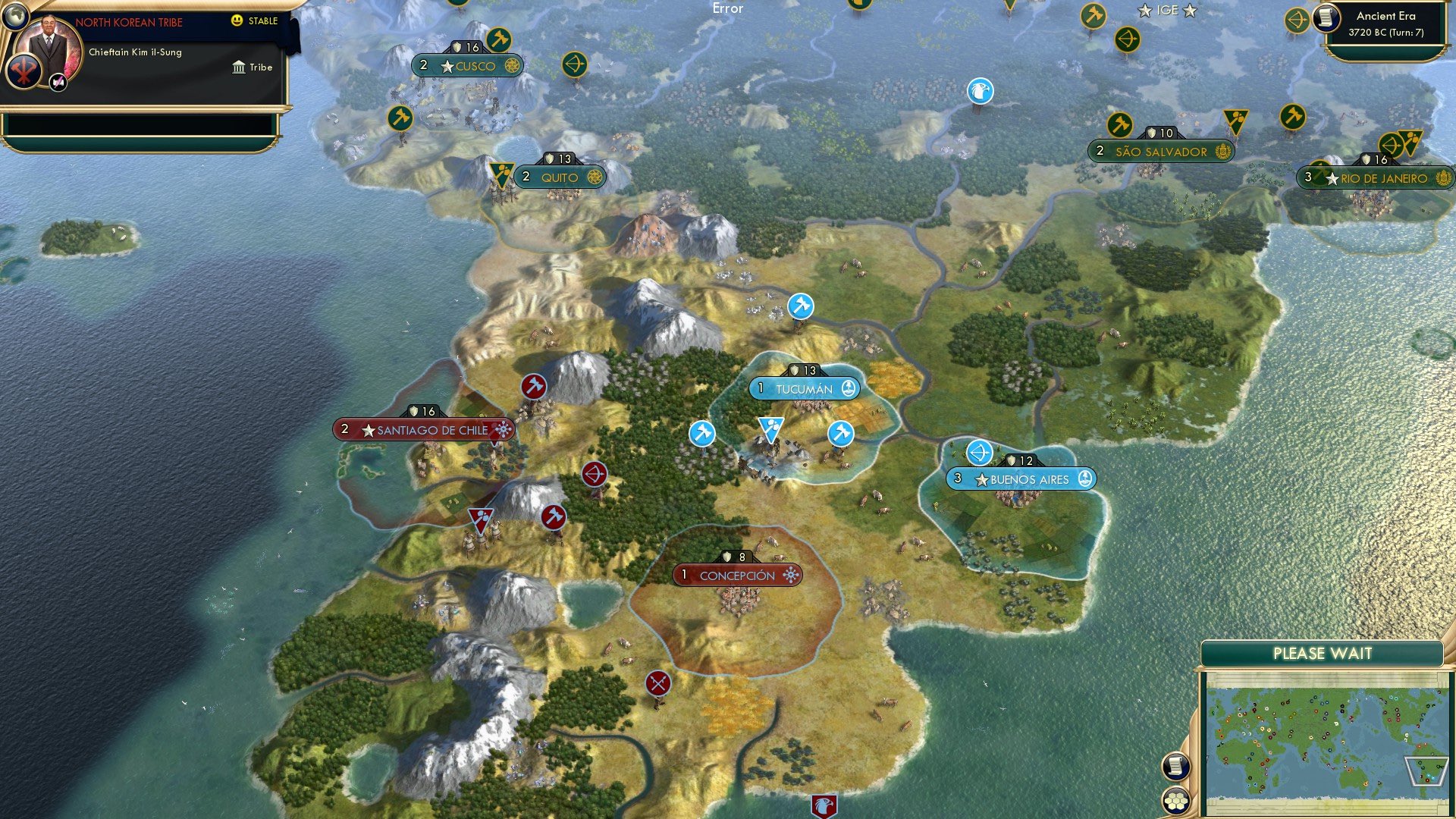The image size is (1456, 819).
Task: Click the STABLE happiness smiley indicator
Action: pos(238,21)
